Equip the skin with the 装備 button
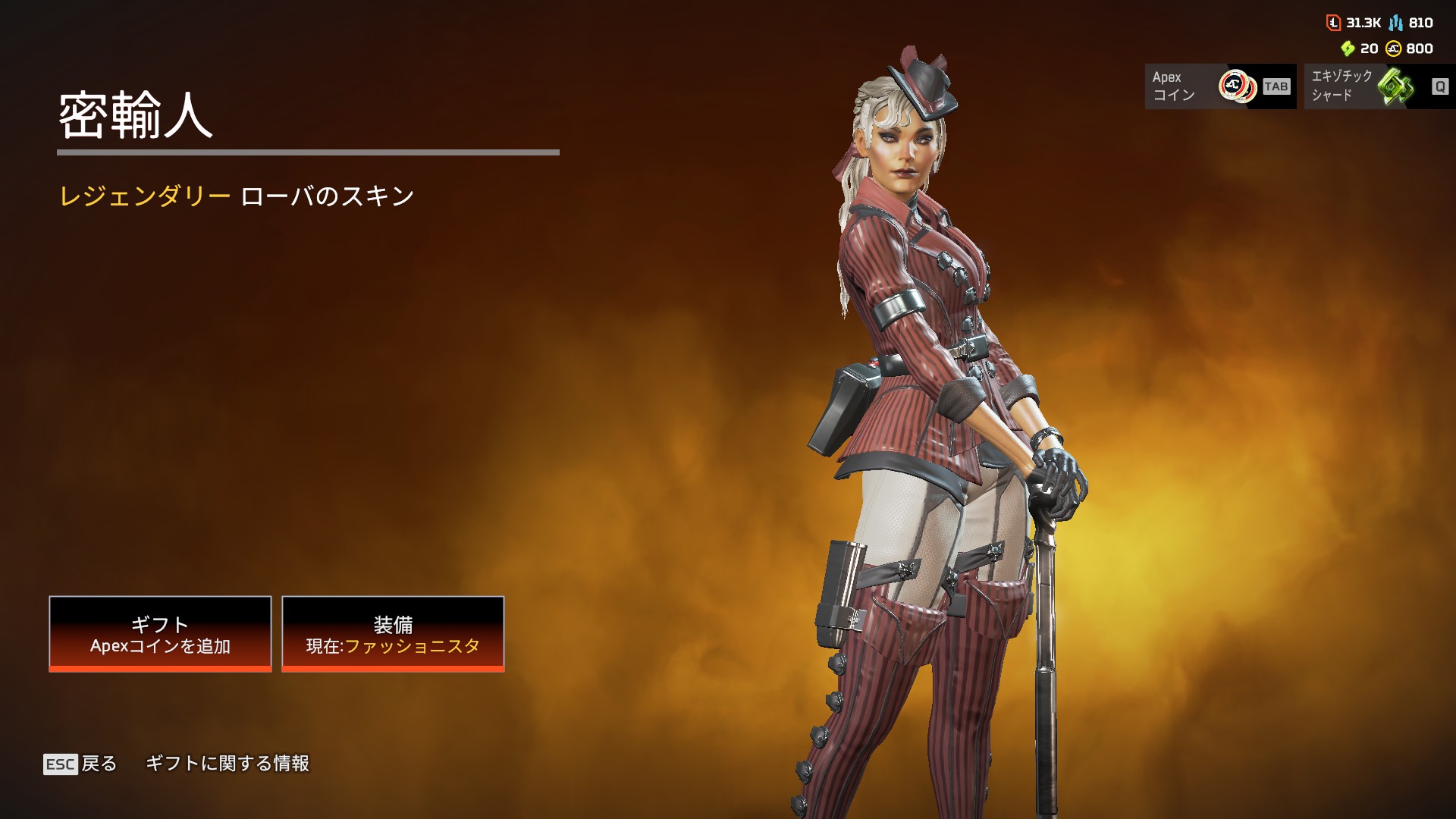This screenshot has height=819, width=1456. [x=393, y=633]
